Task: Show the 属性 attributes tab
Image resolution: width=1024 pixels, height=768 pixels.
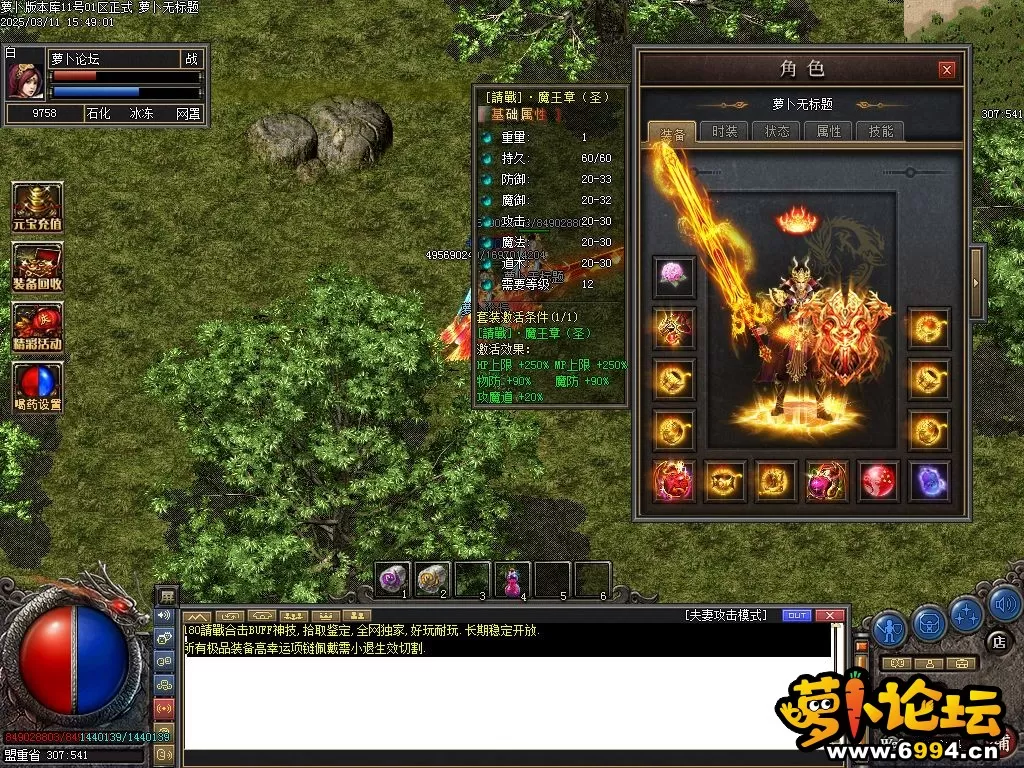Action: 829,131
